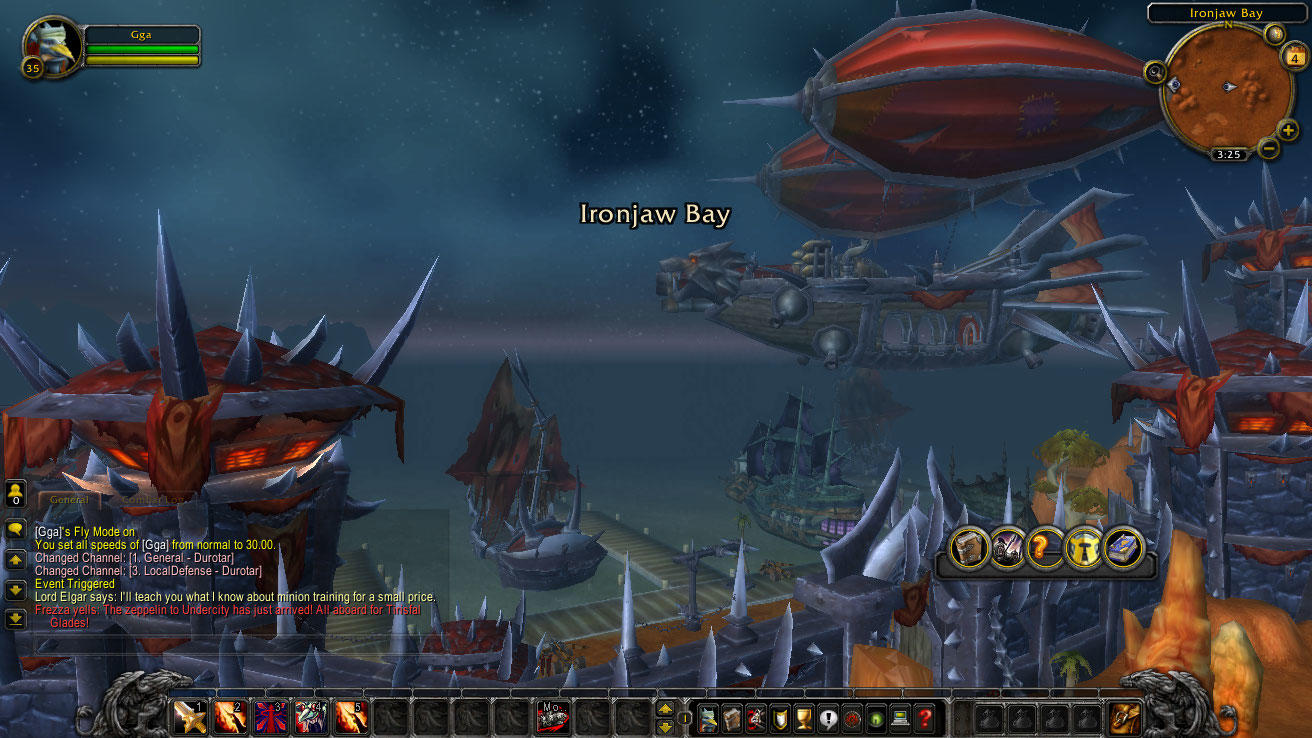Click the red help question-mark icon
Viewport: 1312px width, 738px height.
click(x=924, y=717)
